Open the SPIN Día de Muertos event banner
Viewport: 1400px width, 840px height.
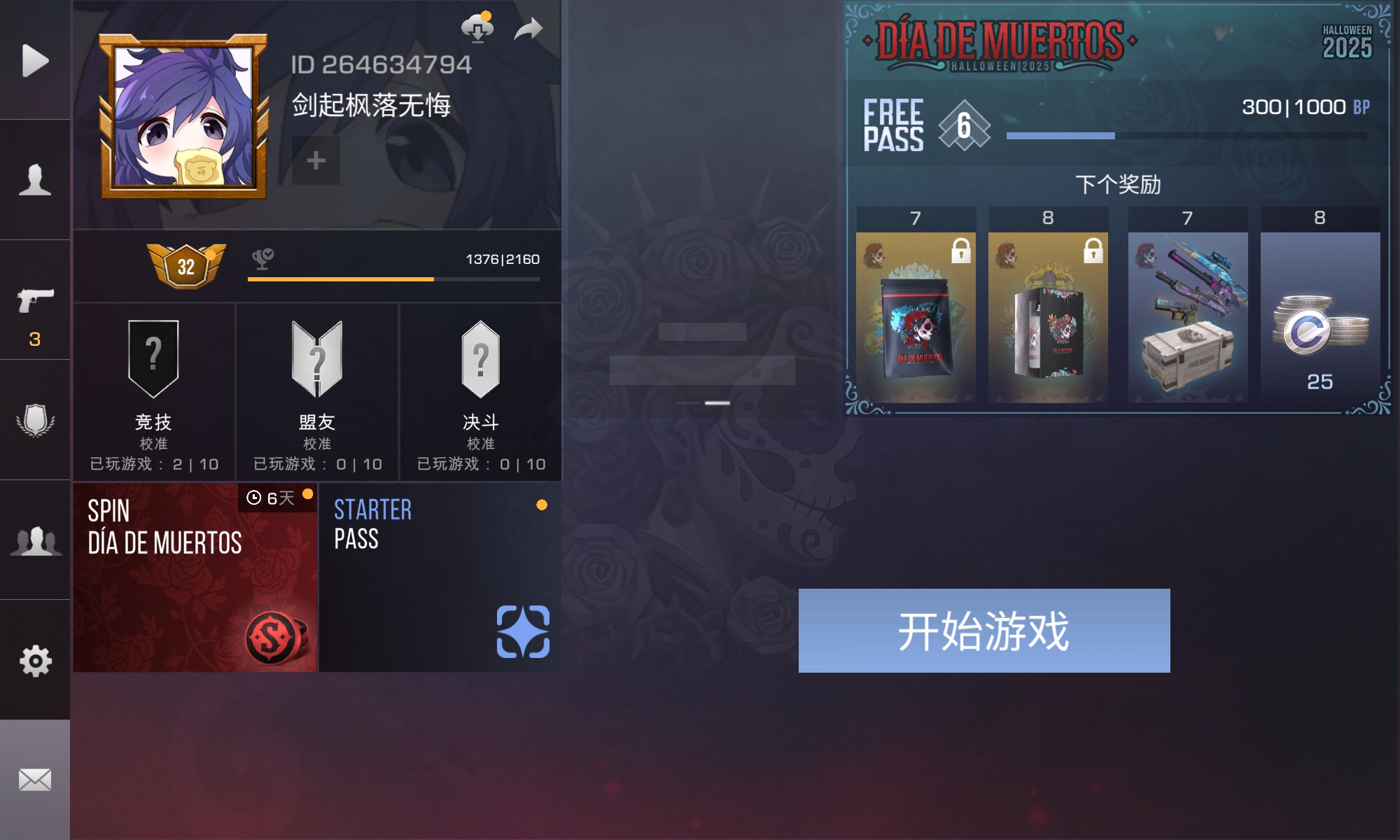click(x=197, y=578)
